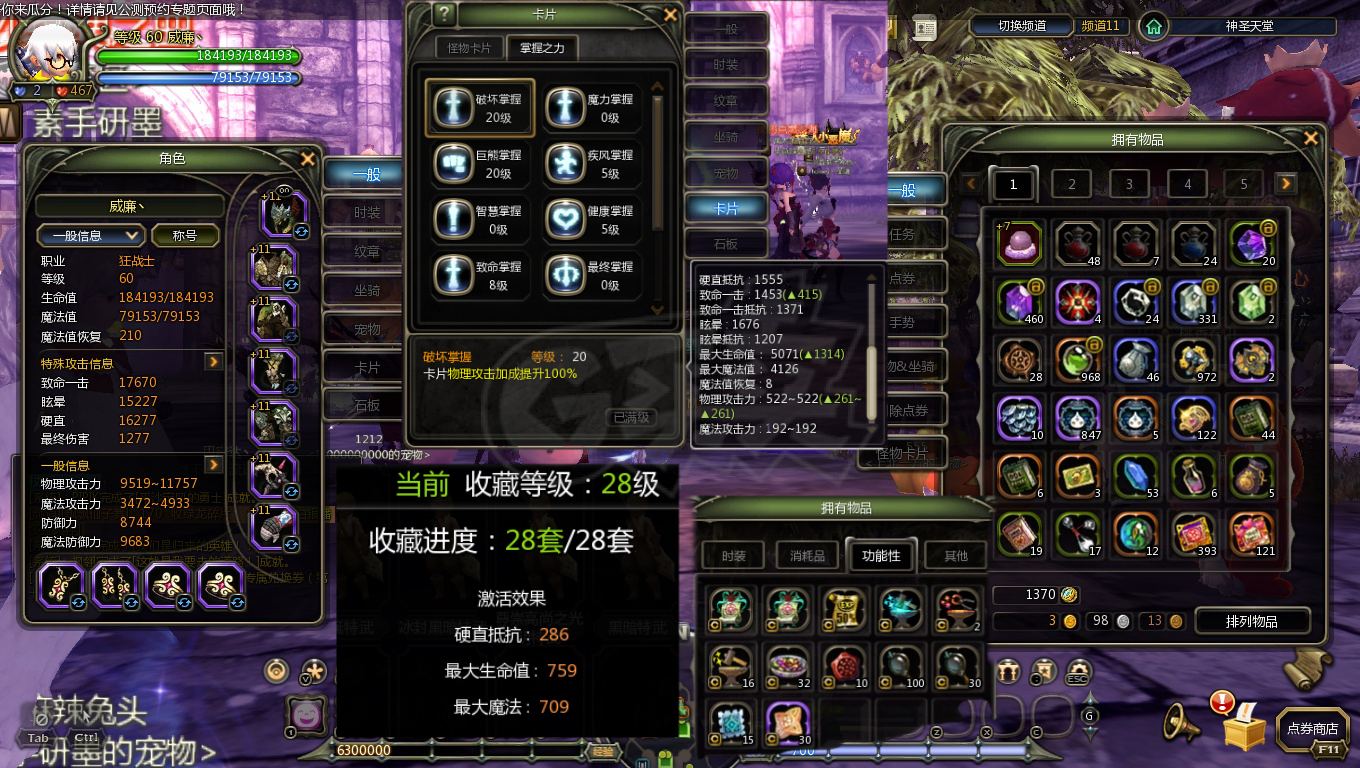Click the 排列物品 sort button
1360x768 pixels.
1252,620
